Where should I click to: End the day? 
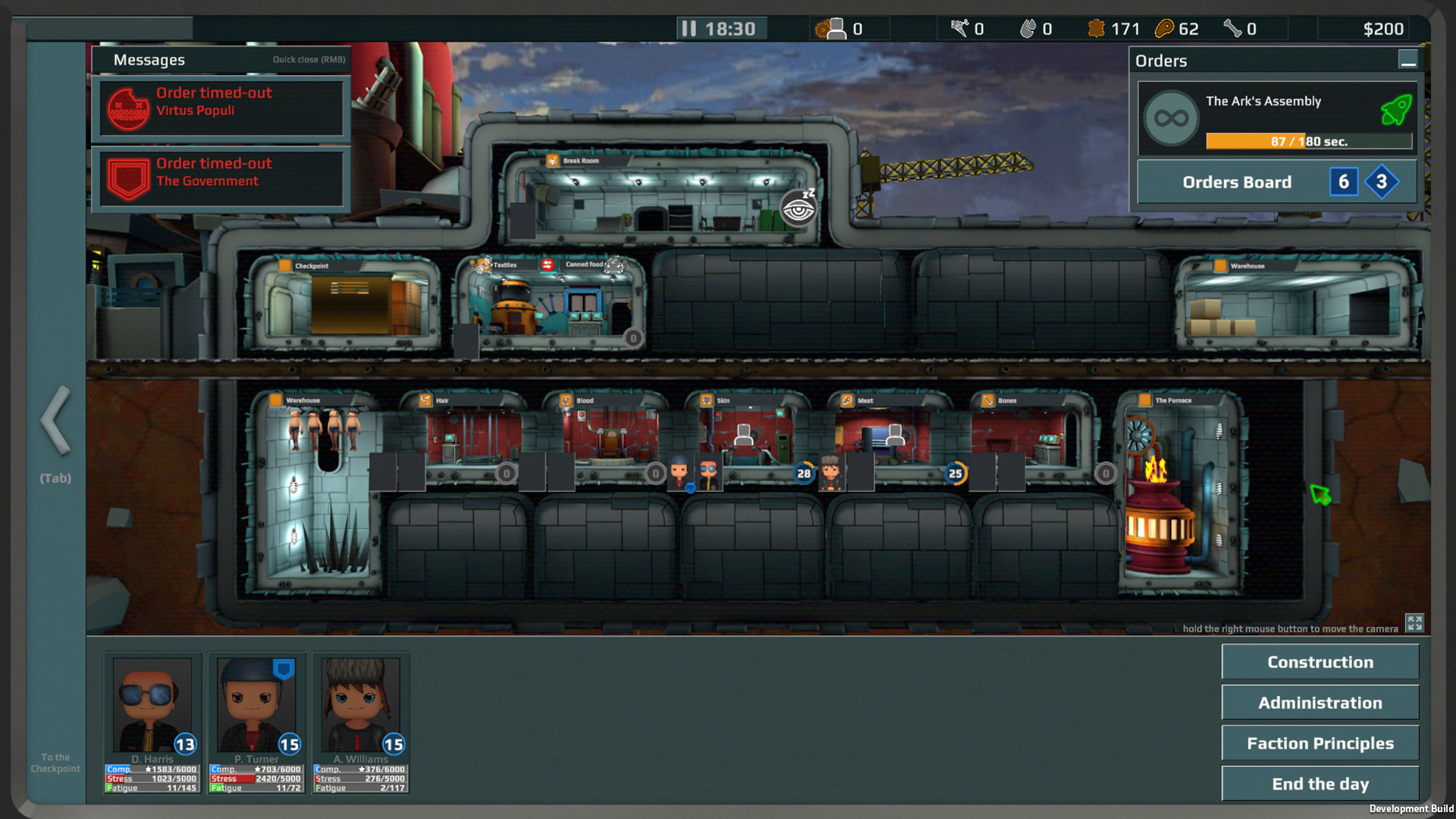click(x=1319, y=784)
